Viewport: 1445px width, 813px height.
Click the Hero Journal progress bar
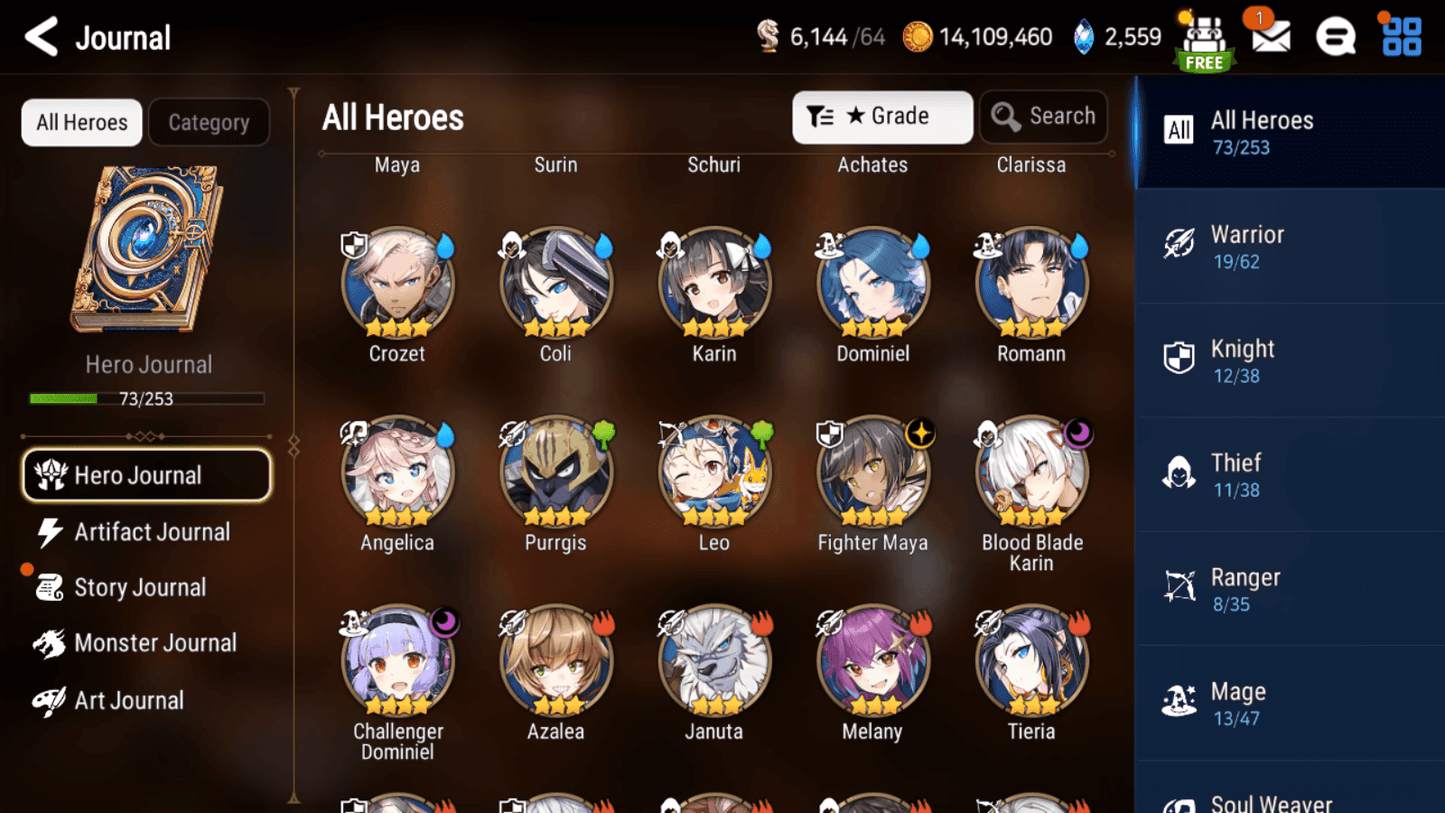[148, 398]
